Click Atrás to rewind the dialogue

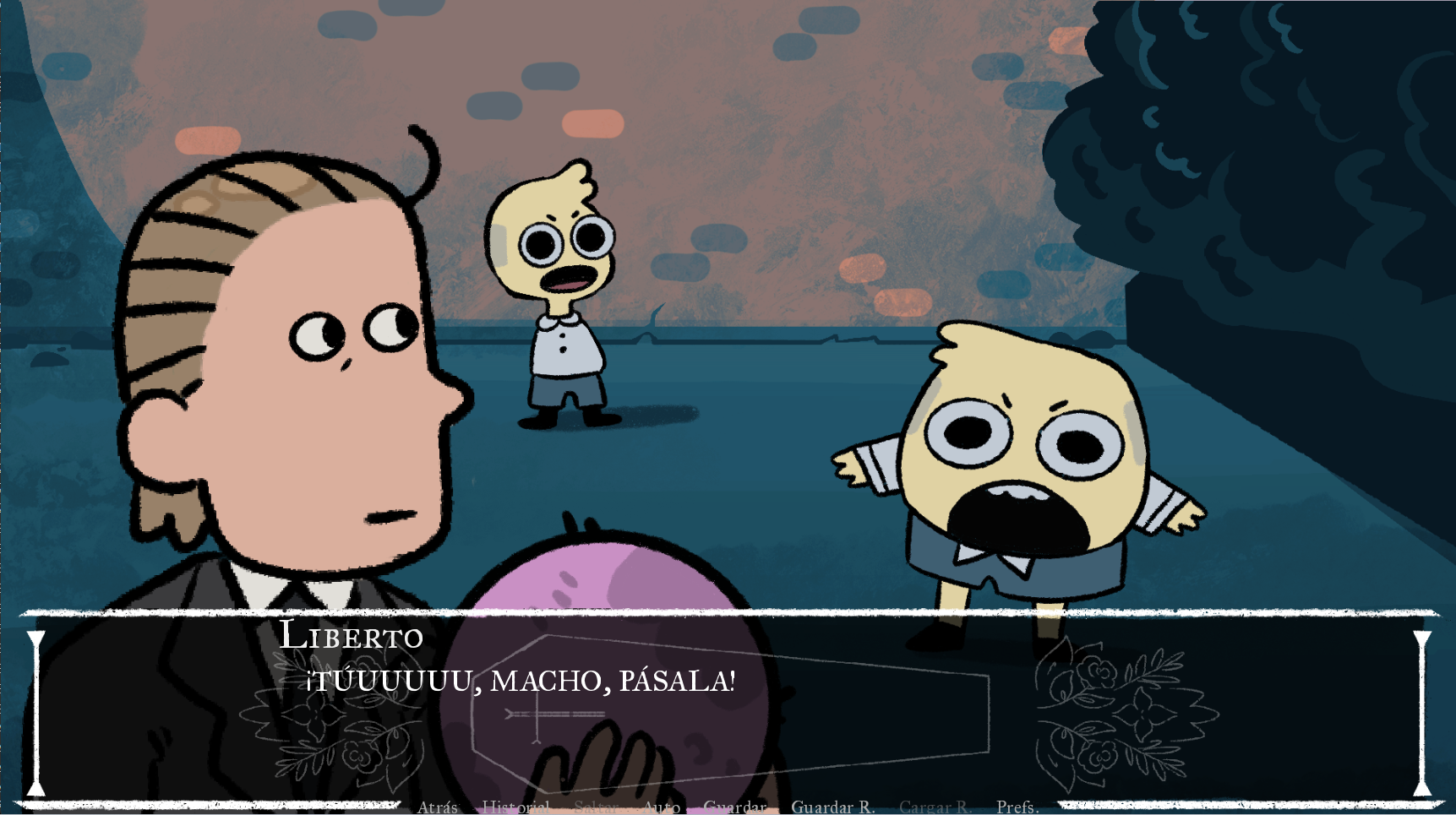[437, 807]
